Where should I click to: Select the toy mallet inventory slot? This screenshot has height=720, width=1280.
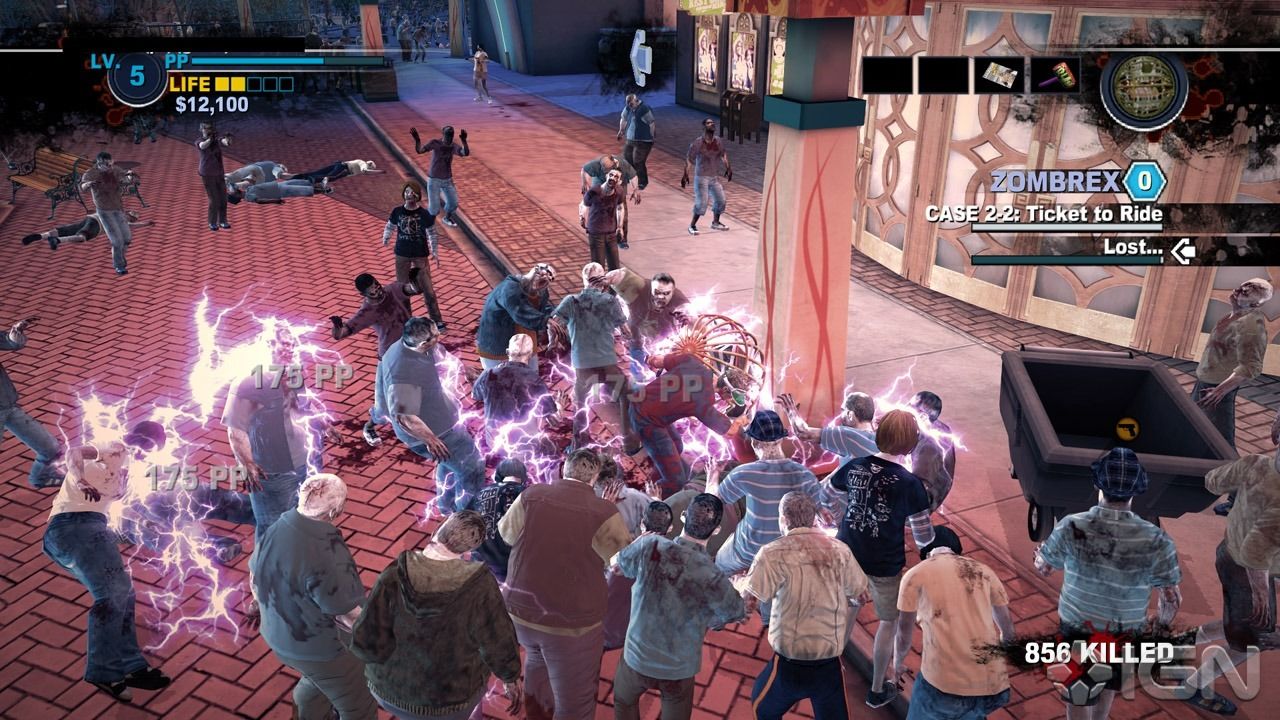coord(1056,75)
